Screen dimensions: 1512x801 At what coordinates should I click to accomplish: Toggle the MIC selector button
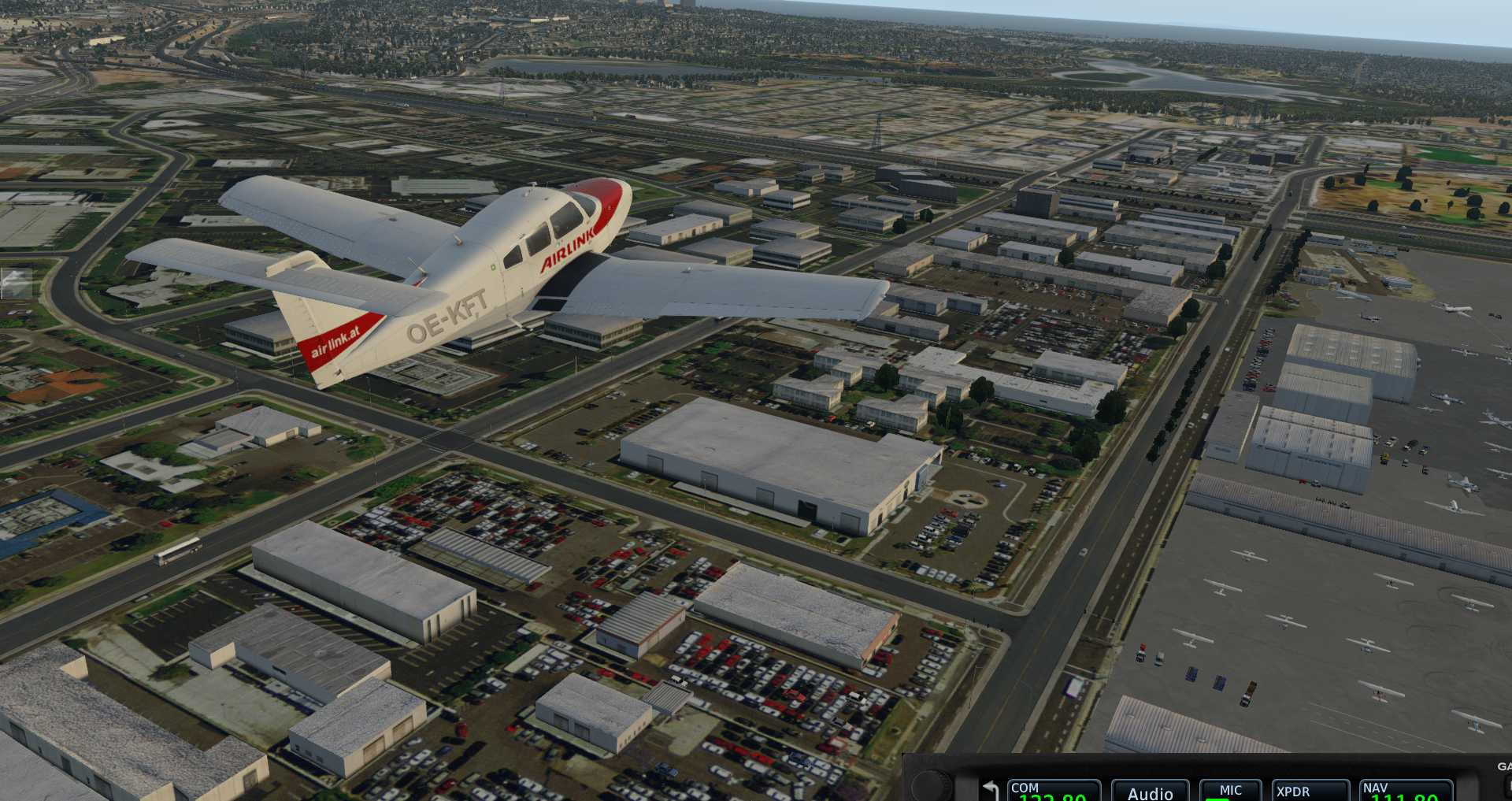[1230, 791]
